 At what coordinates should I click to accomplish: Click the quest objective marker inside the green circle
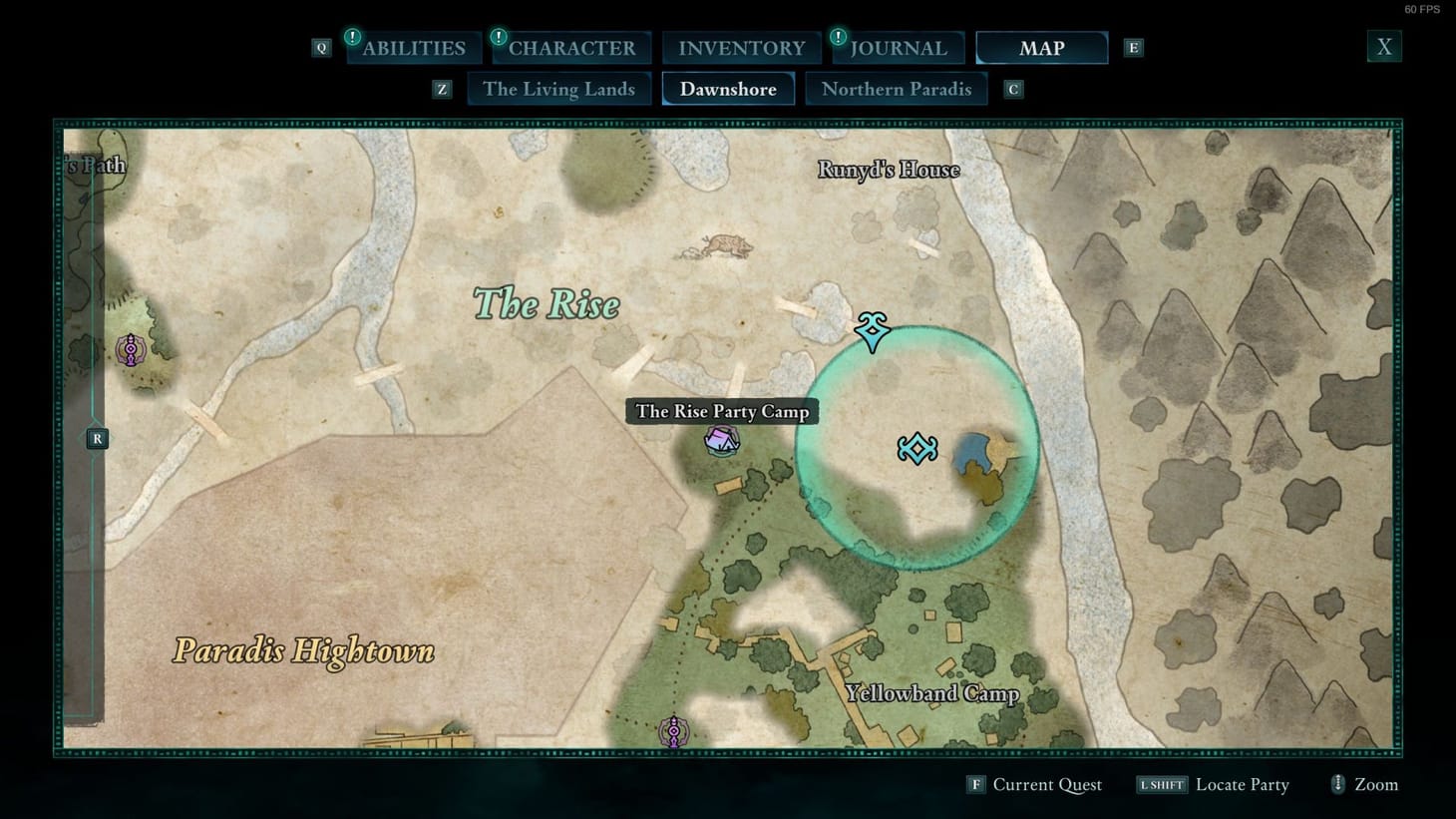(915, 447)
